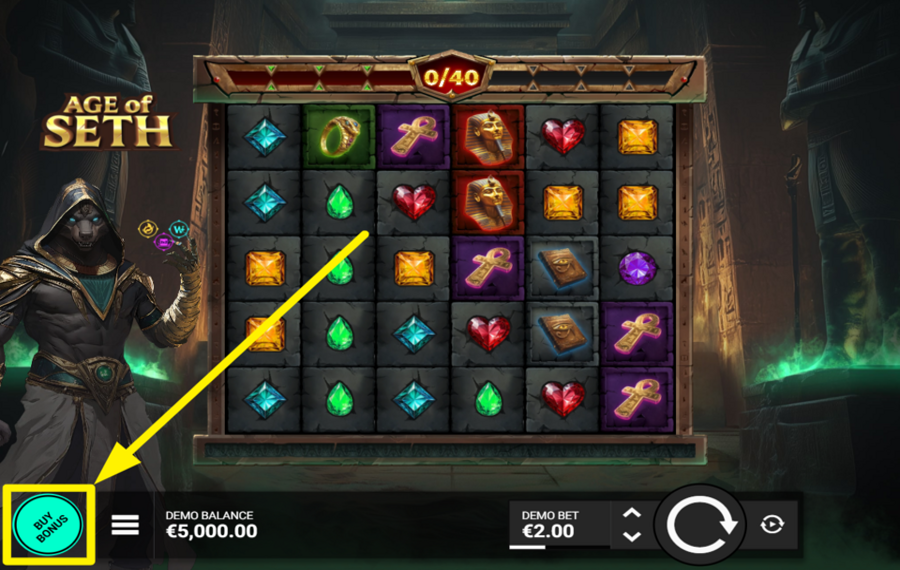Open the Buy Bonus menu
Viewport: 900px width, 570px height.
coord(48,525)
